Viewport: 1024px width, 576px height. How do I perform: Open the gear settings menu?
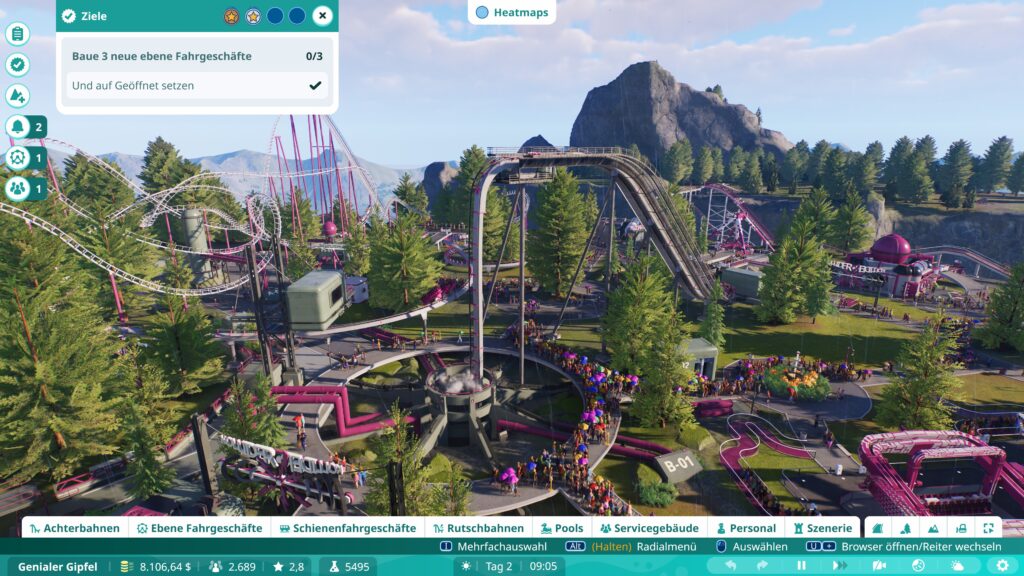click(x=1001, y=566)
